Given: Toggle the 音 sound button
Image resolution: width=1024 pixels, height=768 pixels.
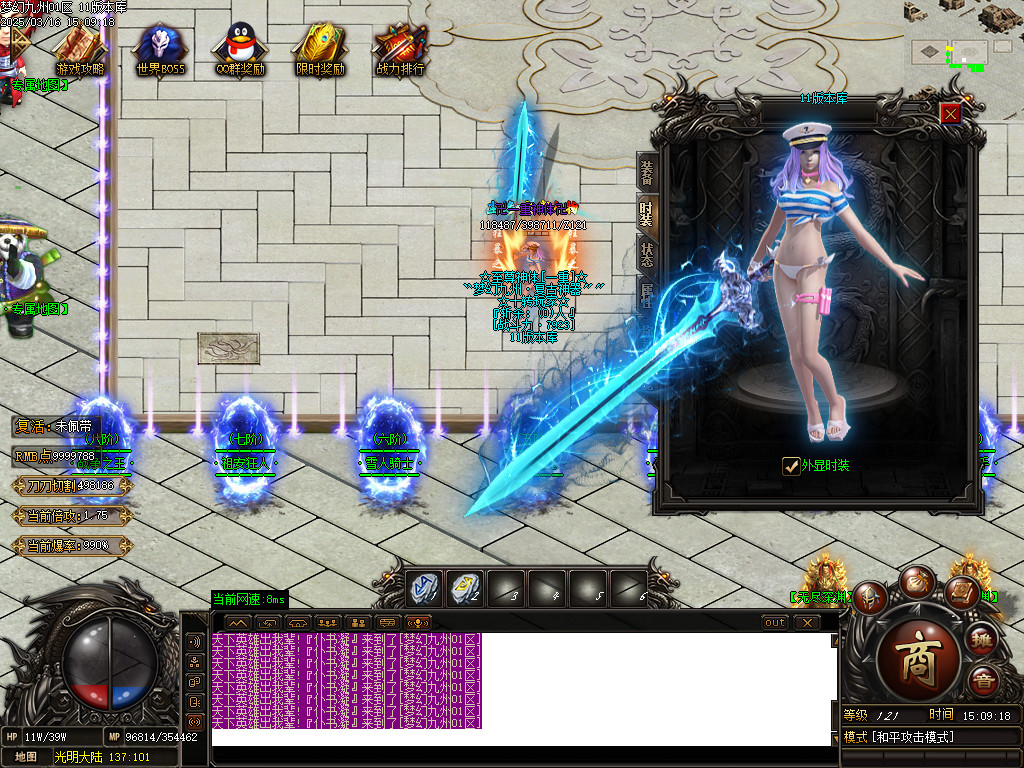Looking at the screenshot, I should click(x=982, y=682).
